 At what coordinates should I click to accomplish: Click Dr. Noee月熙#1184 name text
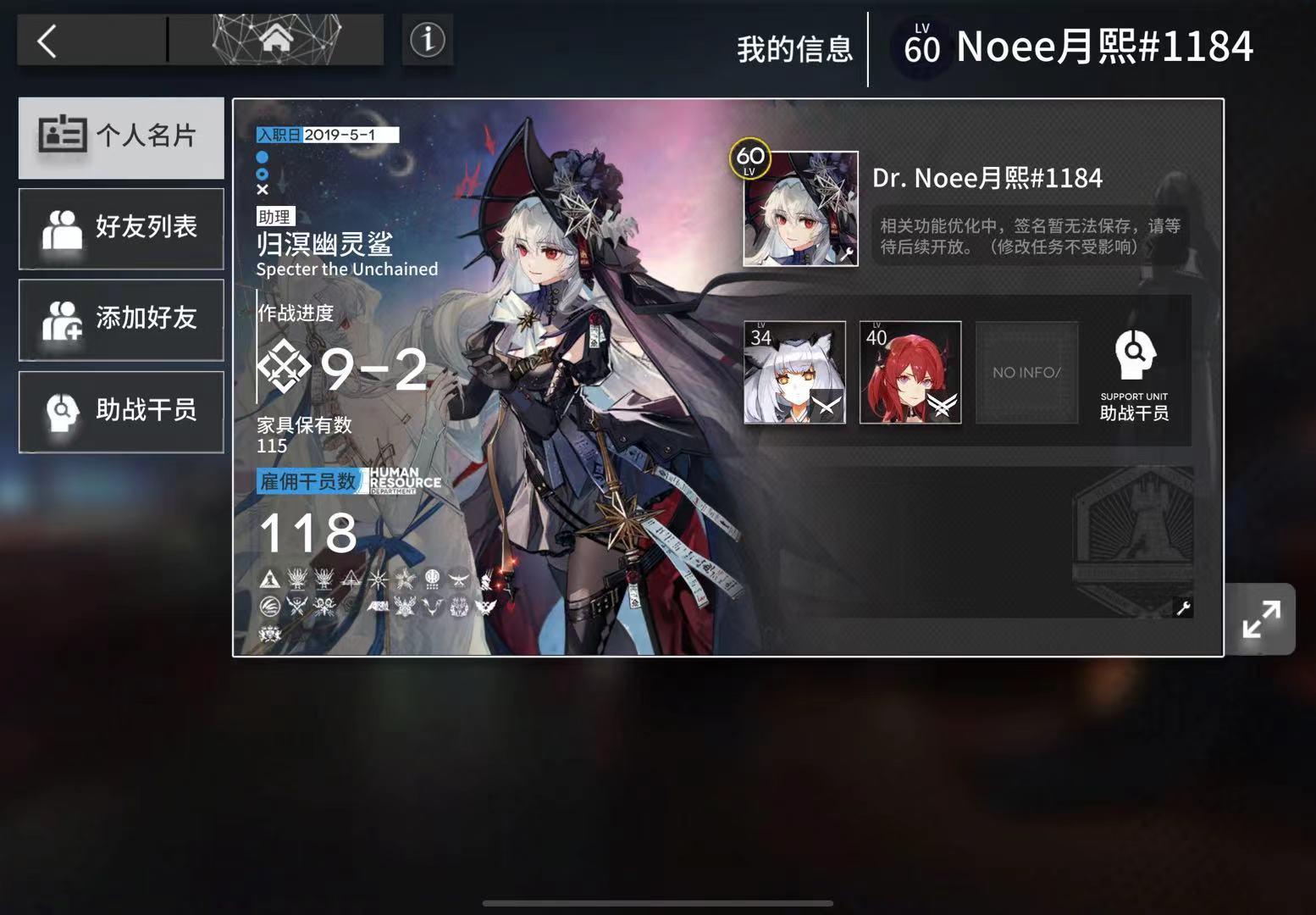987,178
